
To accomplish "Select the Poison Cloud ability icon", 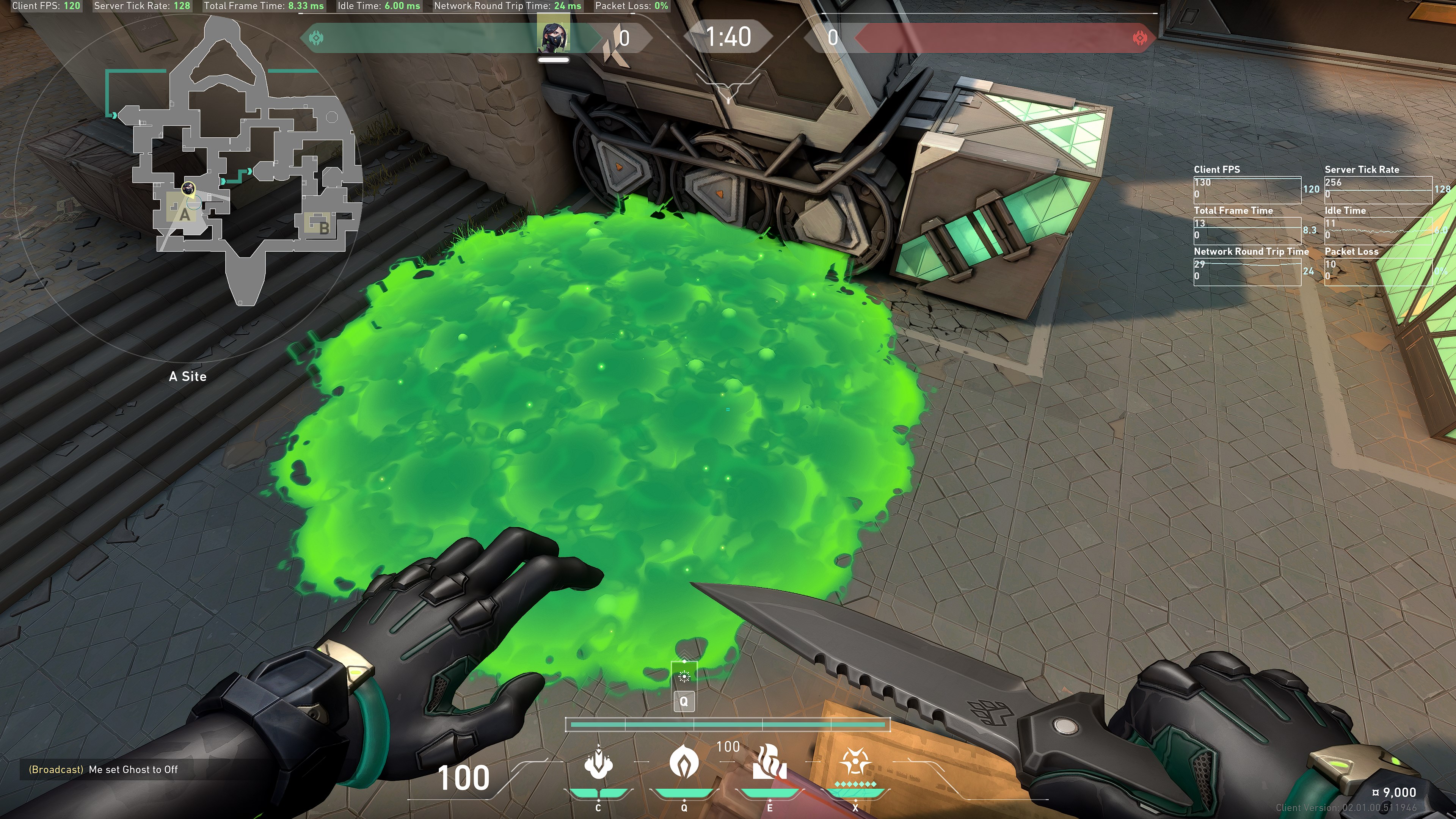I will (684, 761).
